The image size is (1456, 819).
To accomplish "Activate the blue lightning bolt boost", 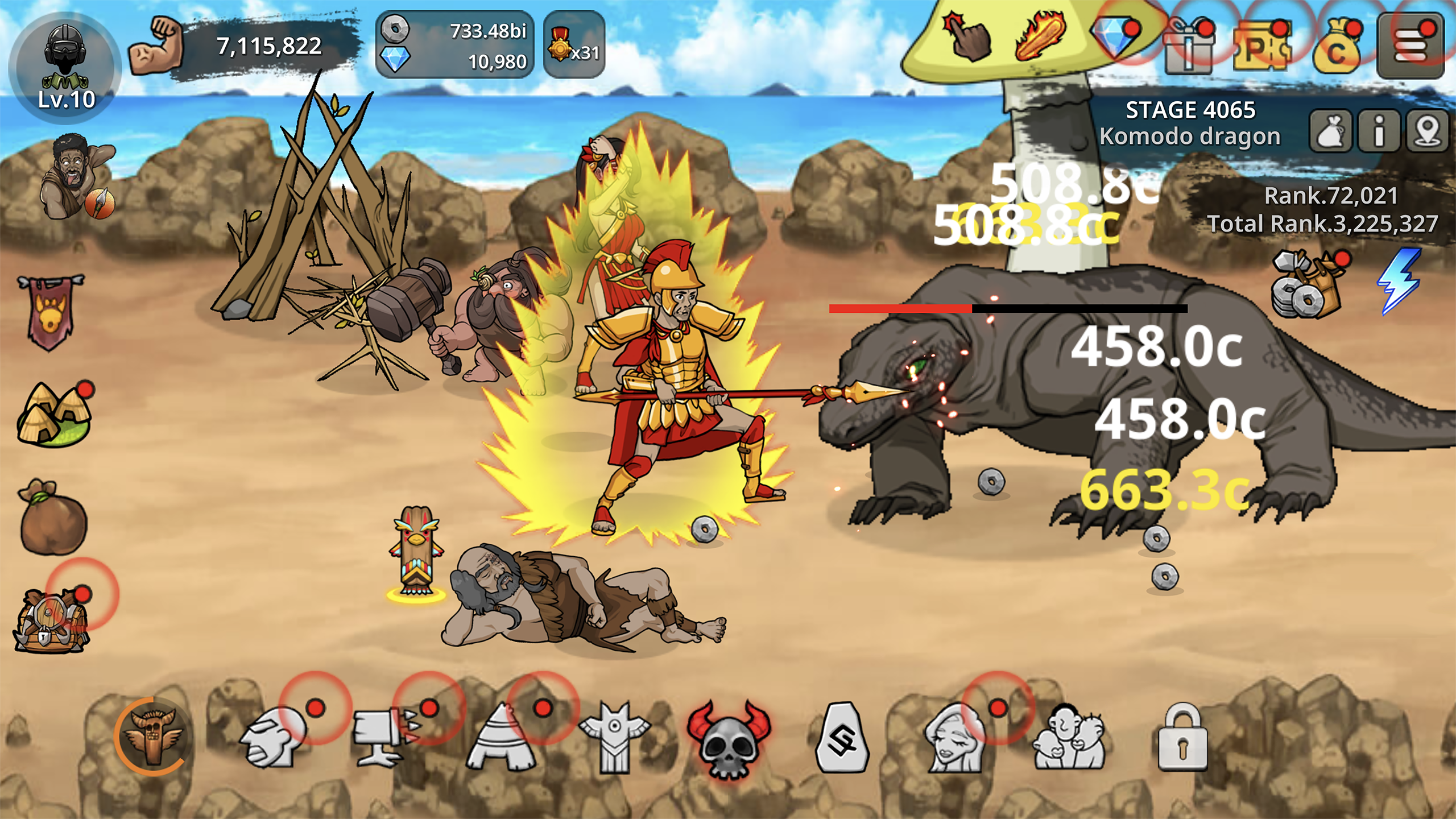I will (x=1399, y=281).
